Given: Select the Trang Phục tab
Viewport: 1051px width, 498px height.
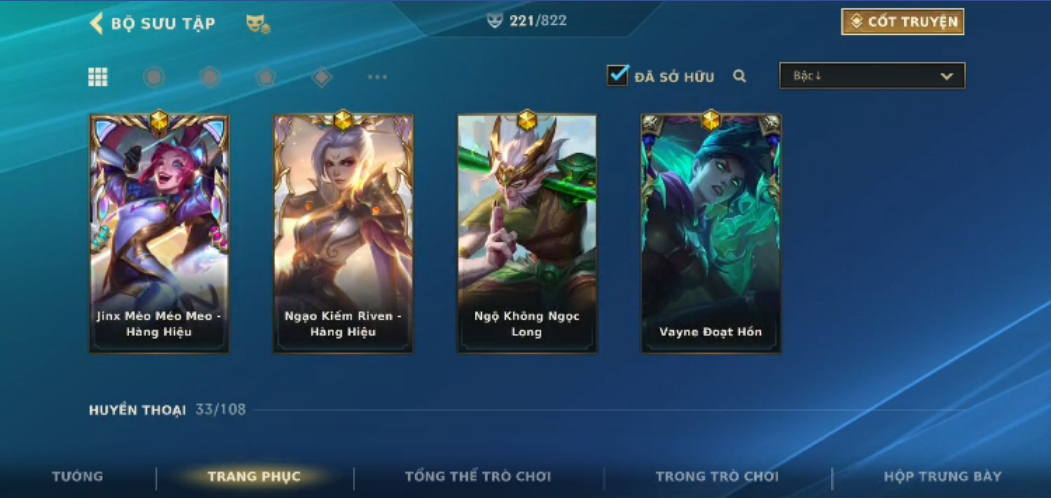Looking at the screenshot, I should tap(254, 477).
